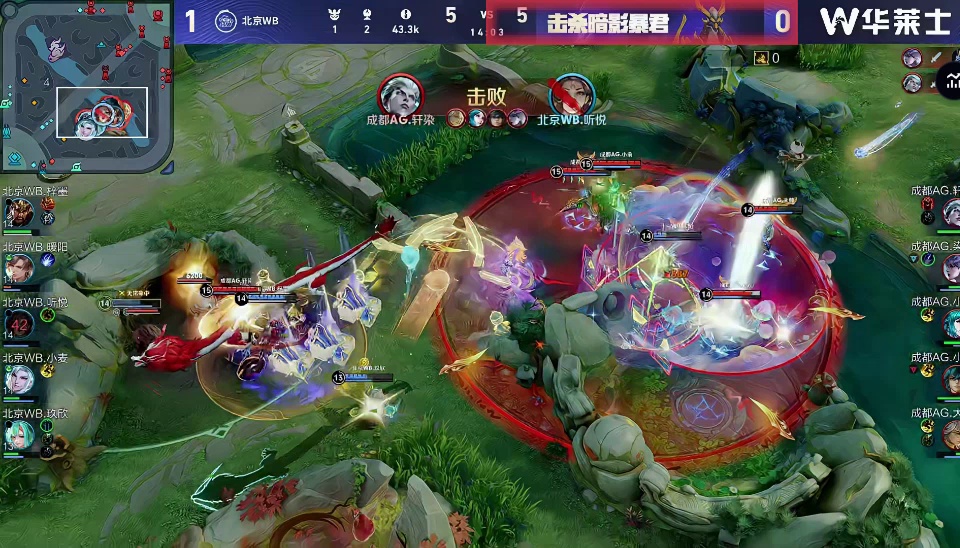Choose 北京WB.听悦's respawning portrait in team list
960x548 pixels.
18,324
